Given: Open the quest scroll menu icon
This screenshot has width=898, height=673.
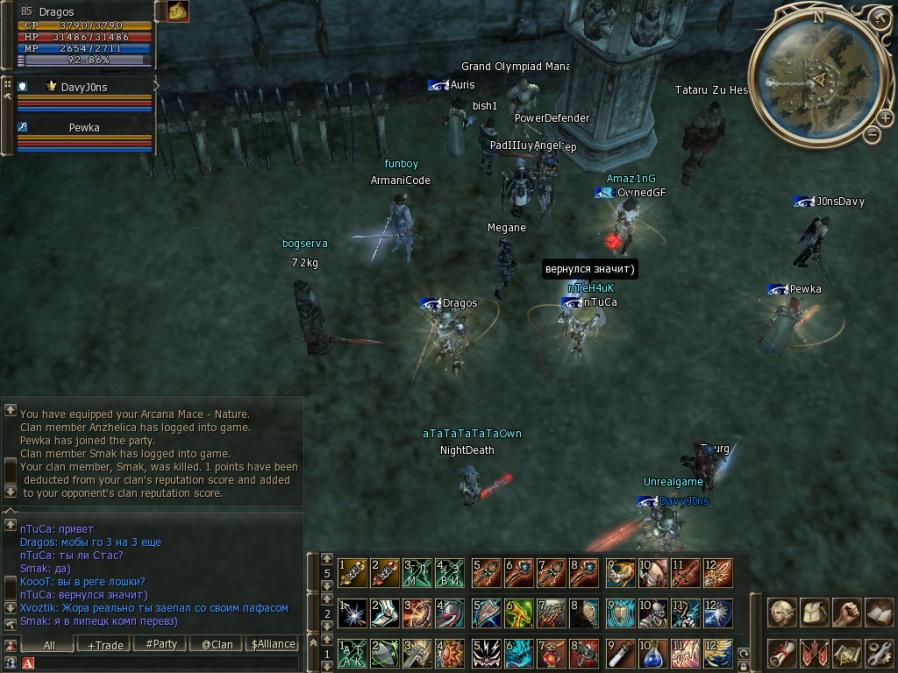Looking at the screenshot, I should (781, 653).
